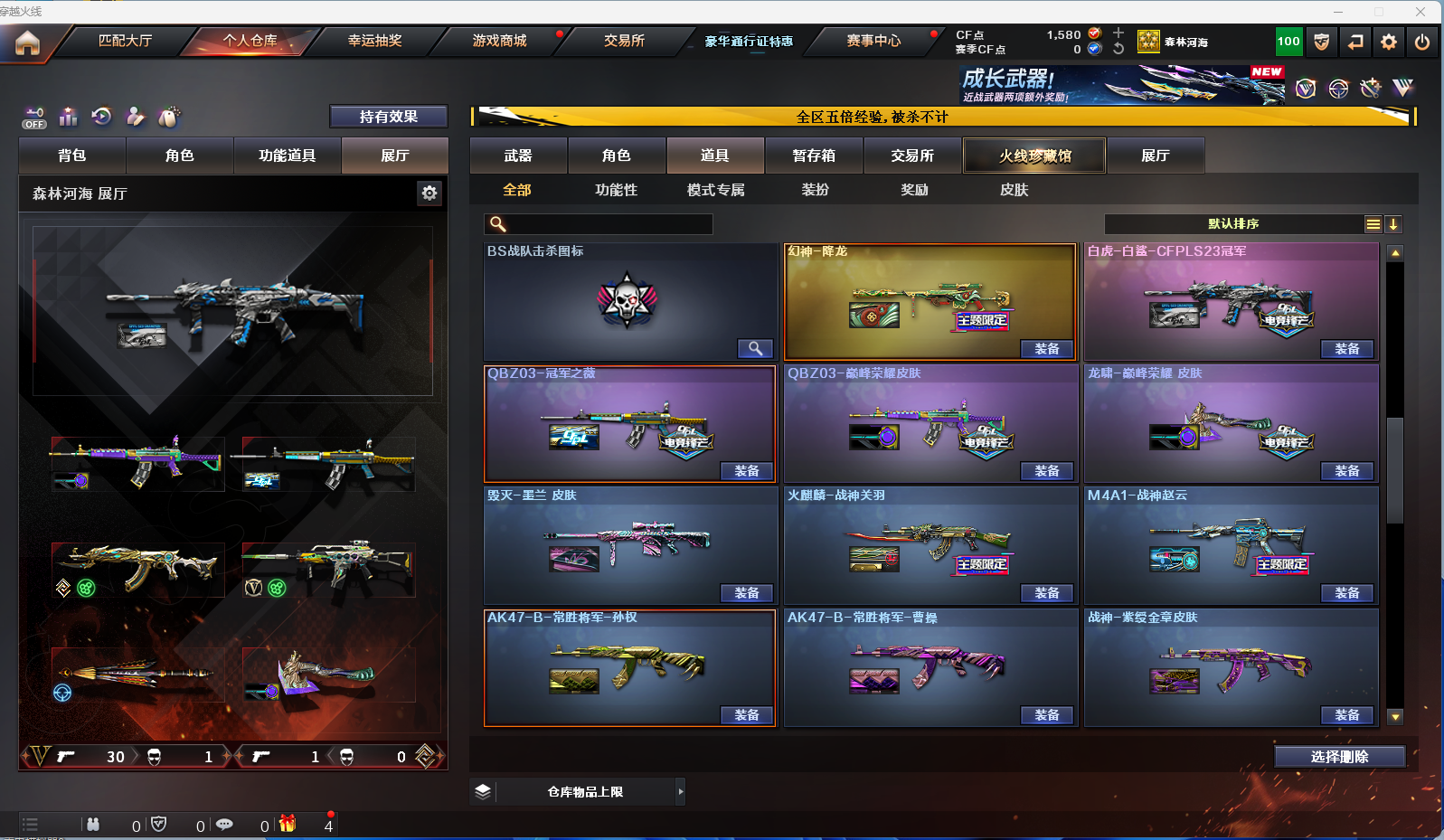
Task: Open the 交易所 exchange from top navigation
Action: (x=624, y=41)
